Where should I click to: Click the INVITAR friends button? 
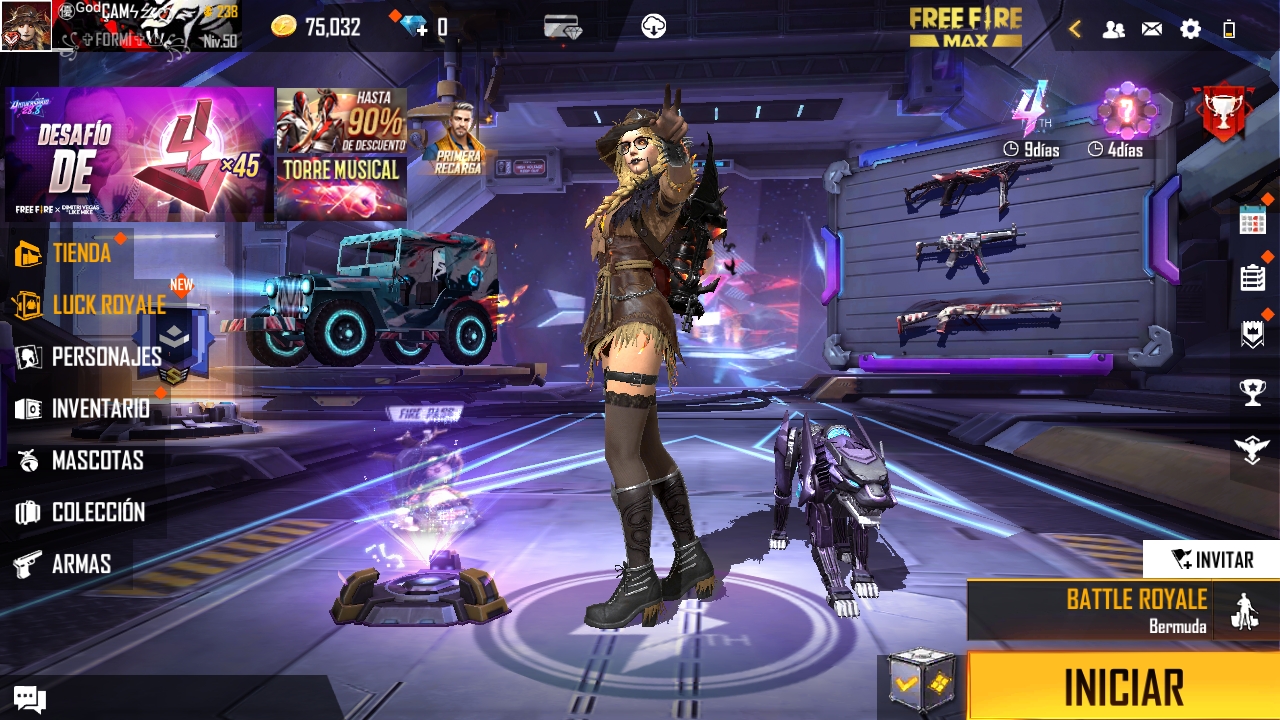point(1212,560)
